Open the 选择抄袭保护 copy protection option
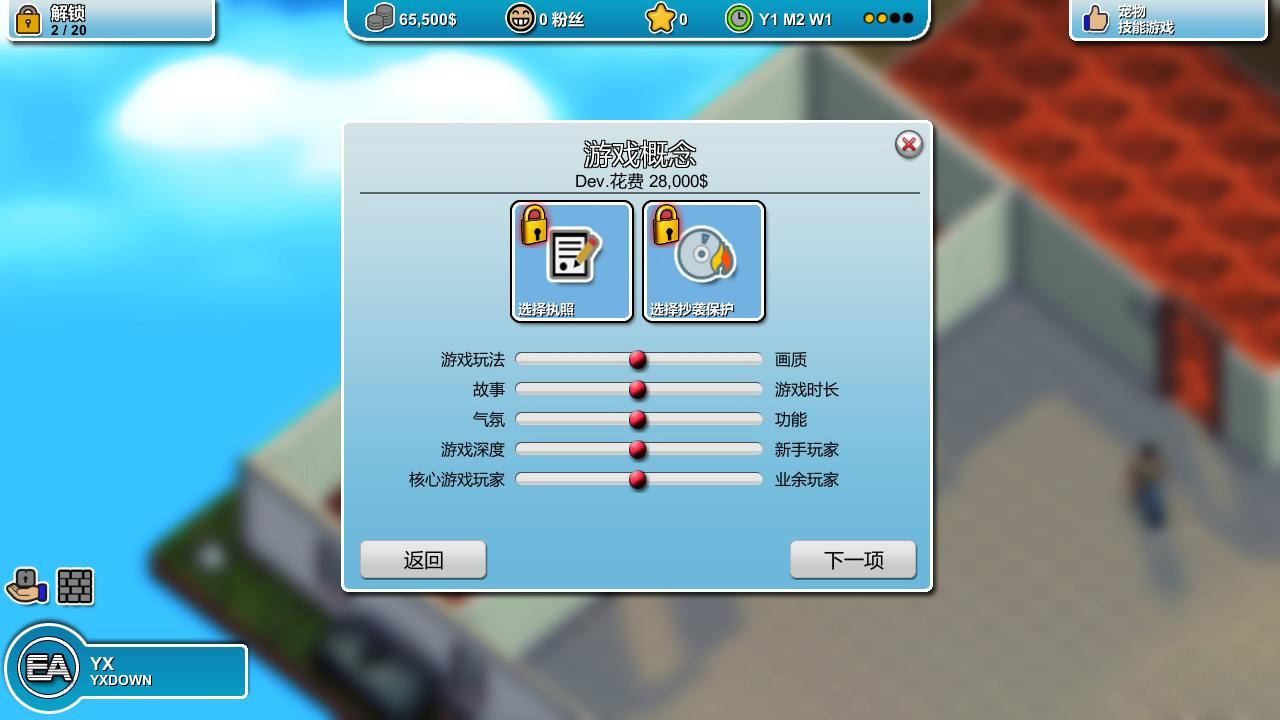 [x=703, y=260]
